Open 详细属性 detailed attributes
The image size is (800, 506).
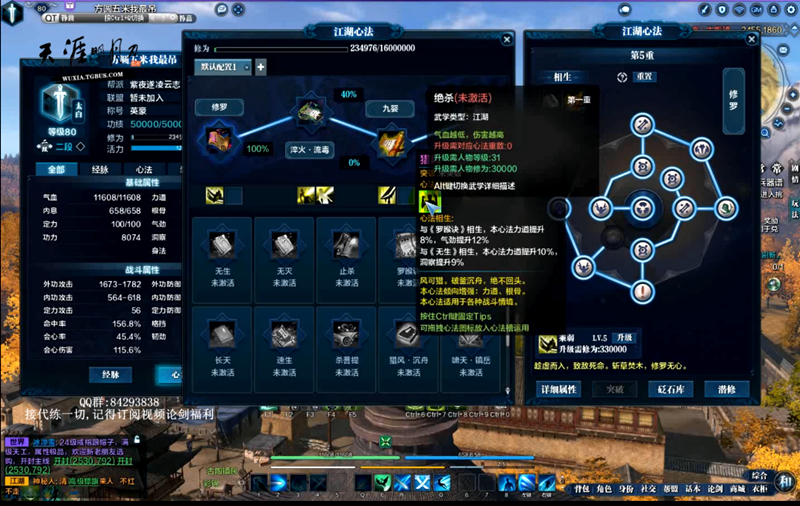coord(559,389)
